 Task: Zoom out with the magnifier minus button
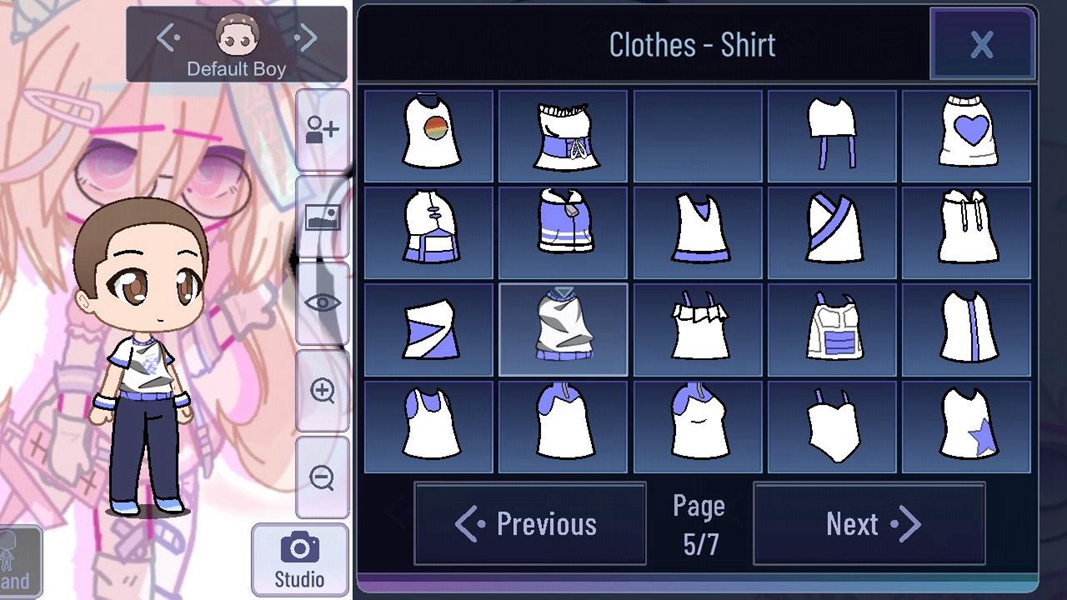[x=322, y=478]
